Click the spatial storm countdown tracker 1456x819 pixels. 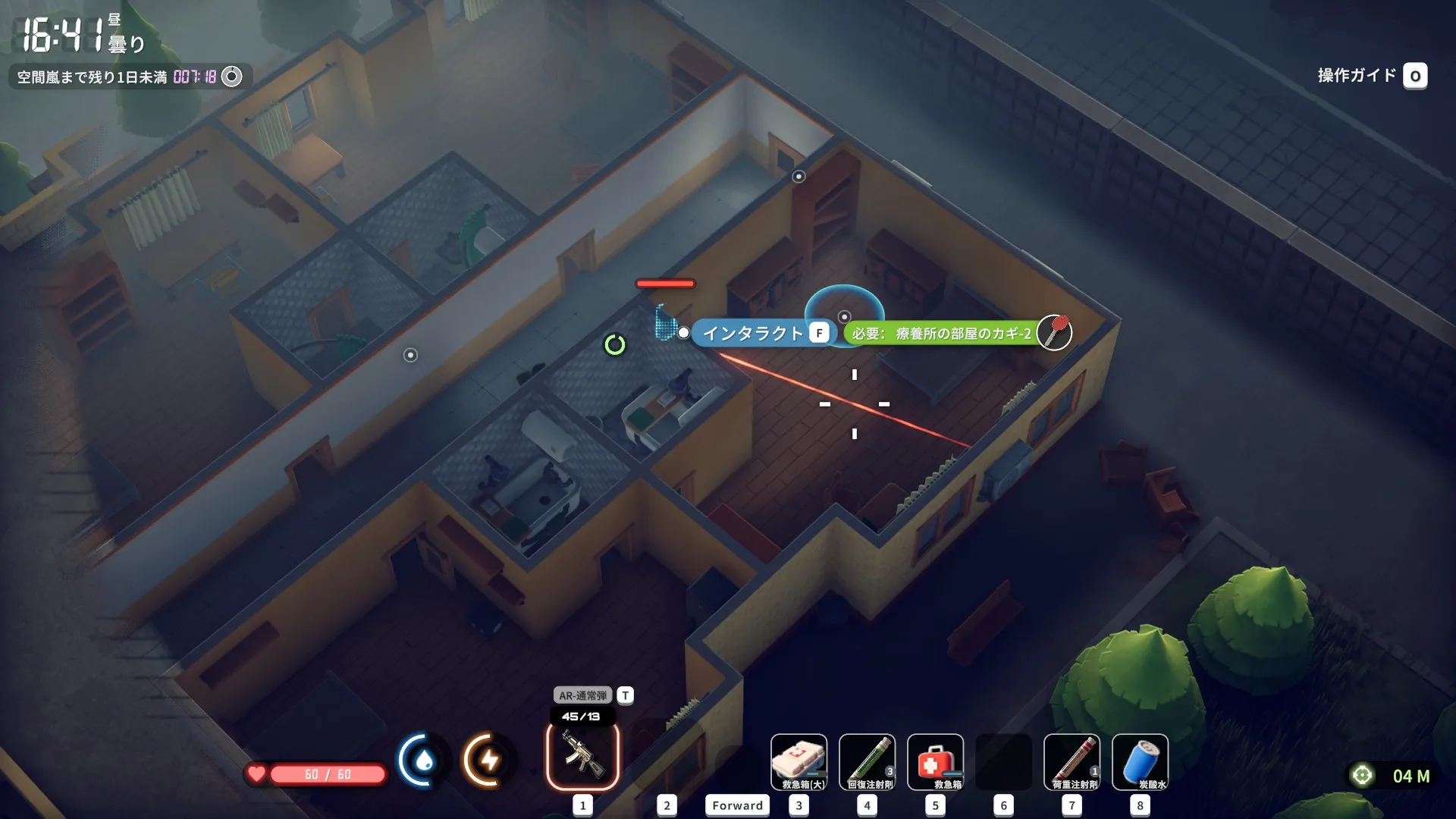click(130, 77)
